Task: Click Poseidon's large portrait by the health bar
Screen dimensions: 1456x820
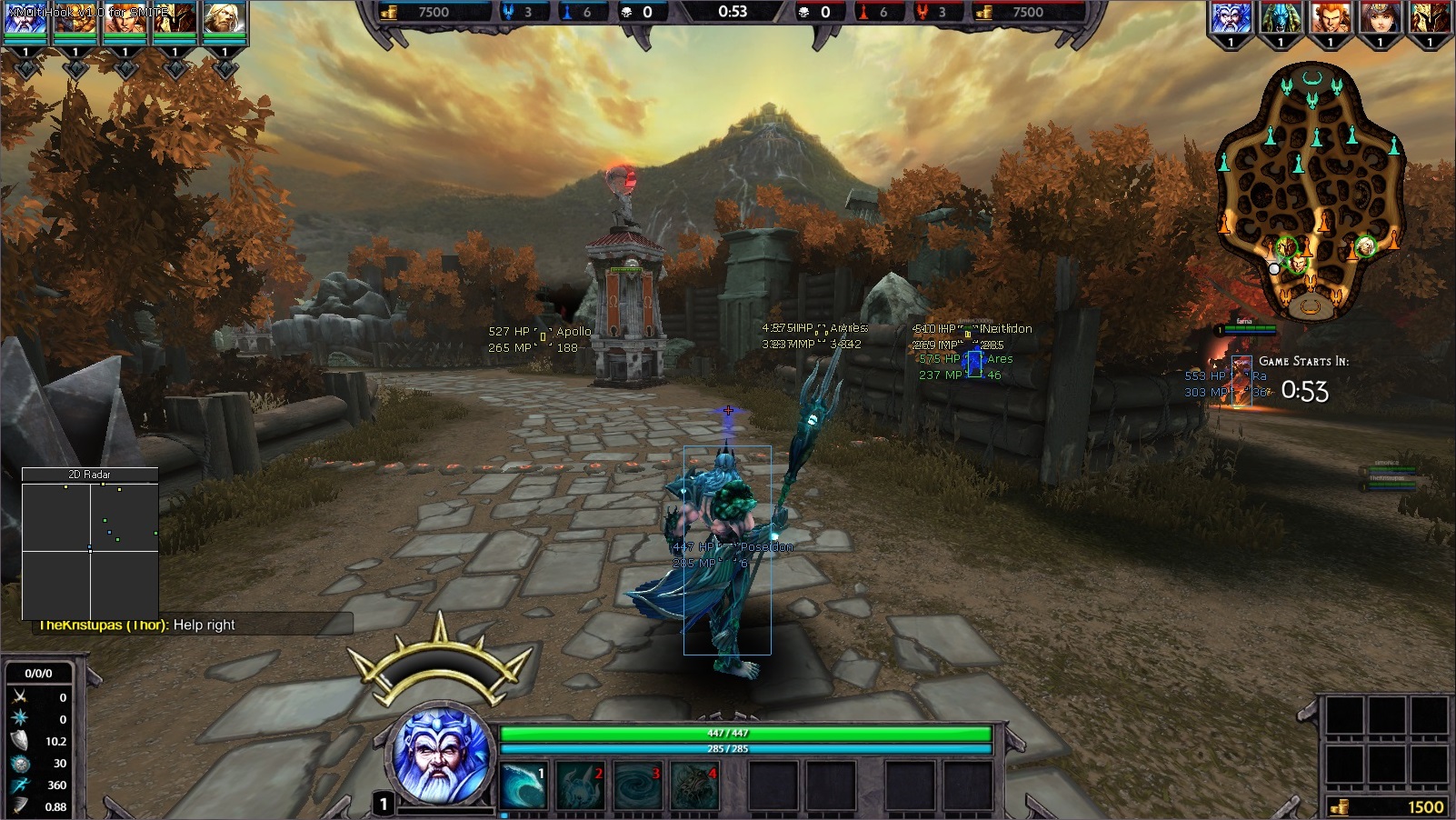Action: 442,755
